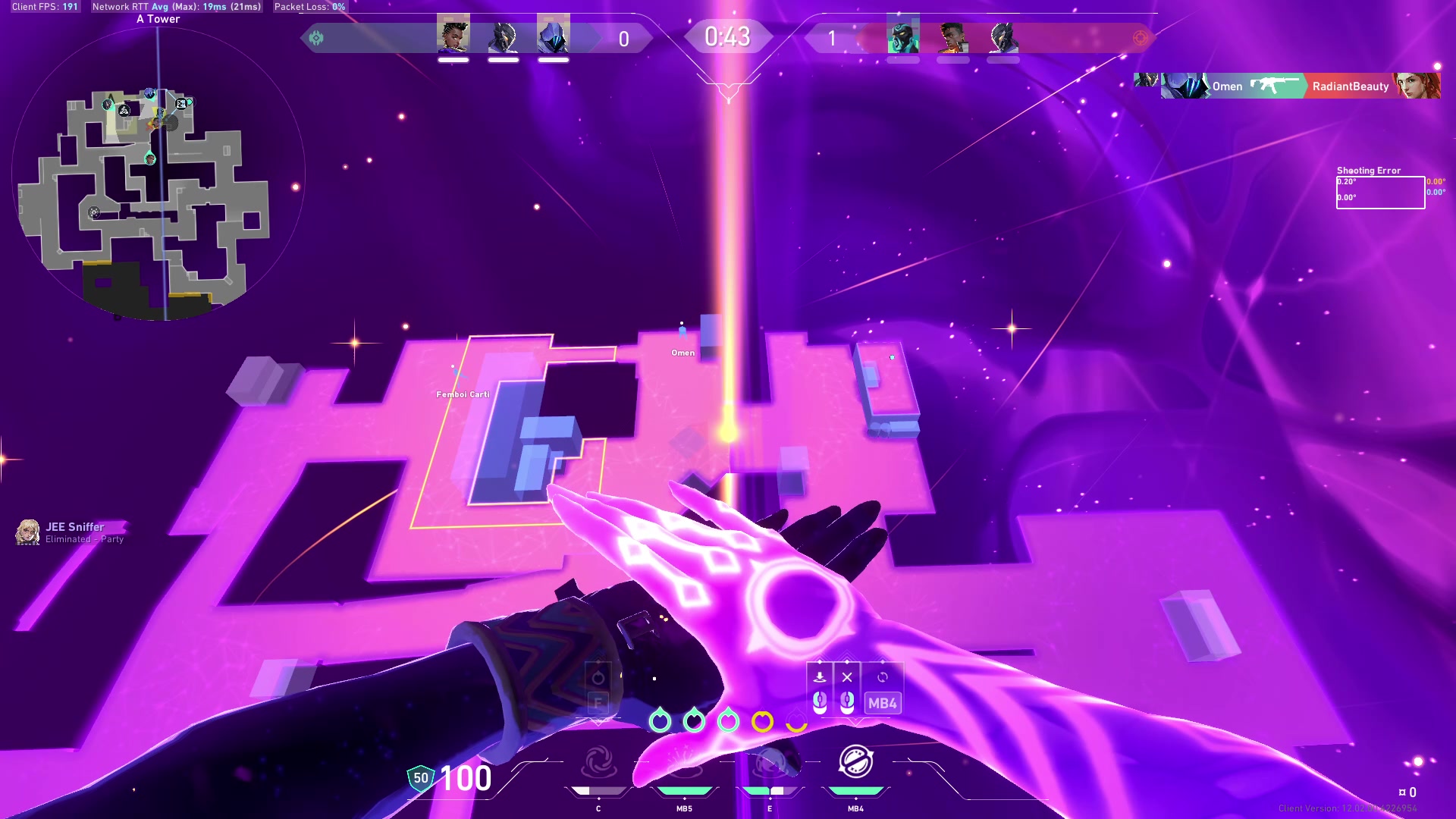1456x819 pixels.
Task: Open the JEE Sniffer party member panel
Action: point(71,532)
